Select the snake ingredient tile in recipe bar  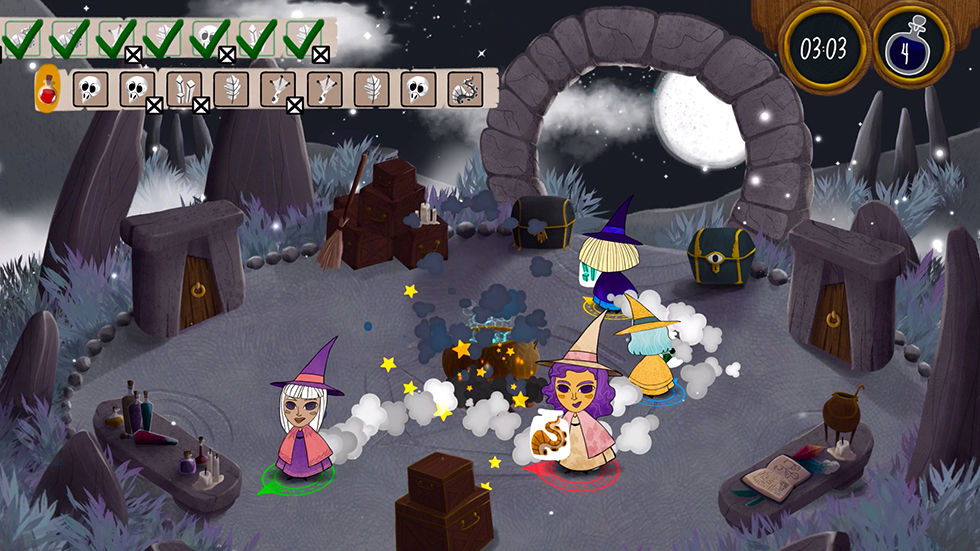point(464,89)
